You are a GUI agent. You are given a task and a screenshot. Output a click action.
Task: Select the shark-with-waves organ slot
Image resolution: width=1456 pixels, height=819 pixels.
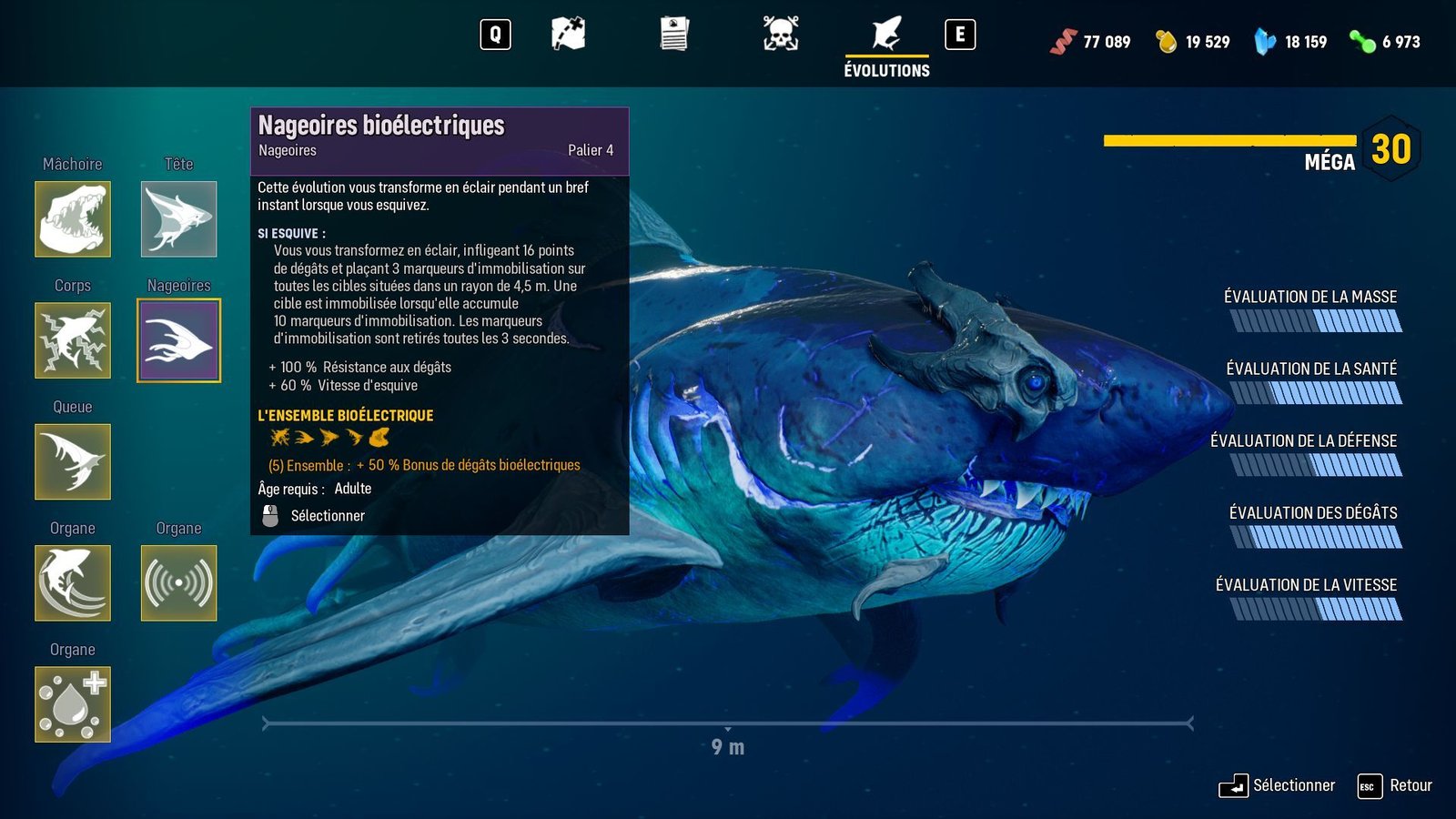pos(73,583)
